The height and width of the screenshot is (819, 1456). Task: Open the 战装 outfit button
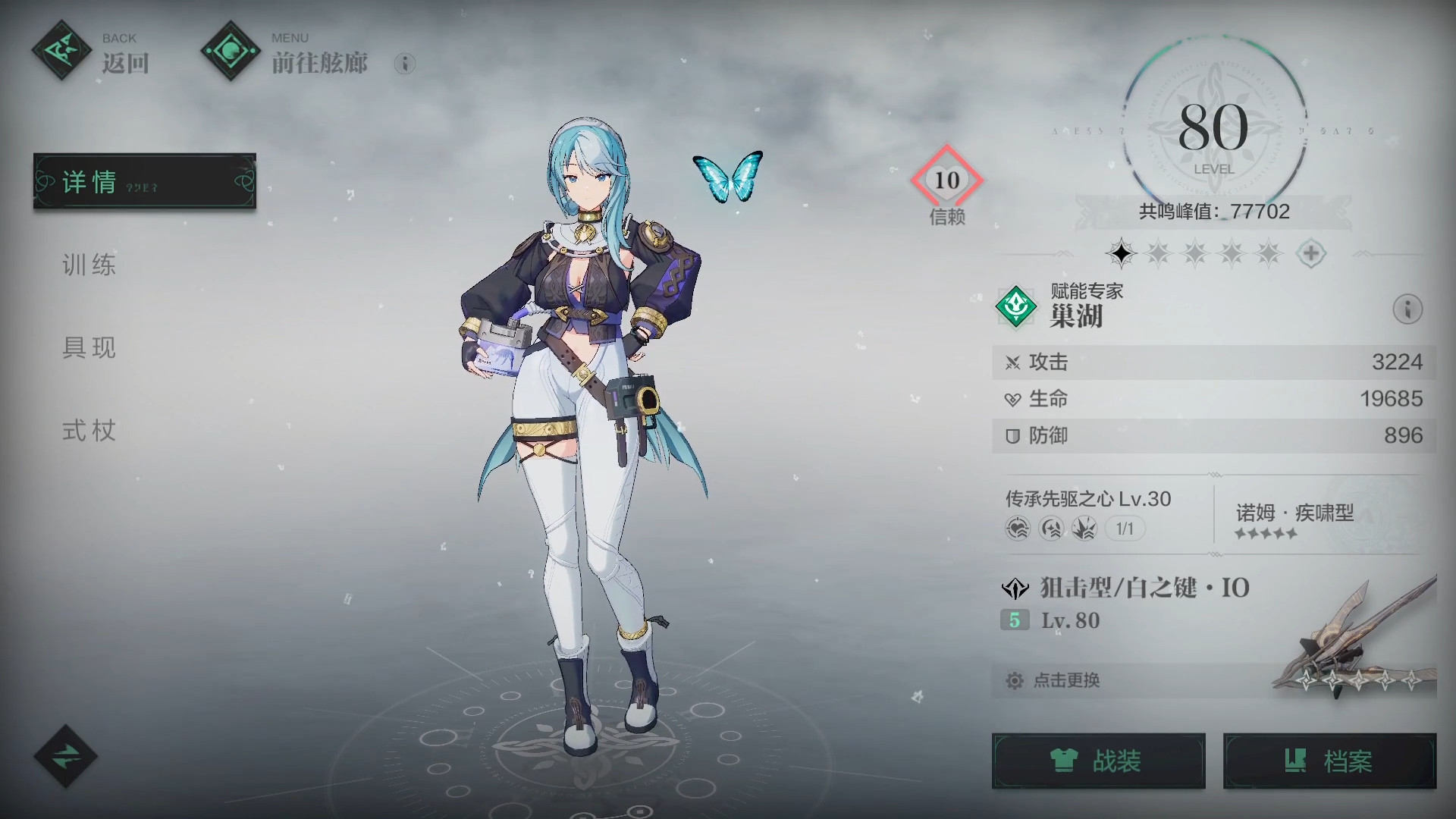(x=1098, y=761)
